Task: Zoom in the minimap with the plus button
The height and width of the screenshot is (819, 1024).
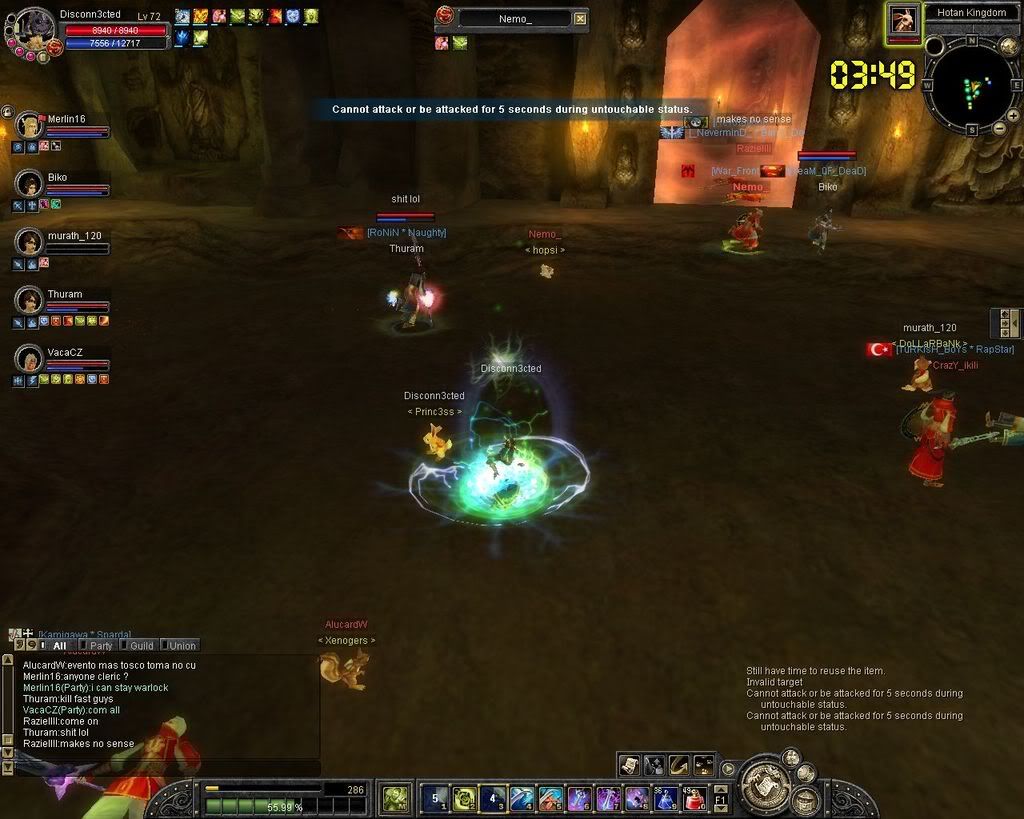Action: point(1013,115)
